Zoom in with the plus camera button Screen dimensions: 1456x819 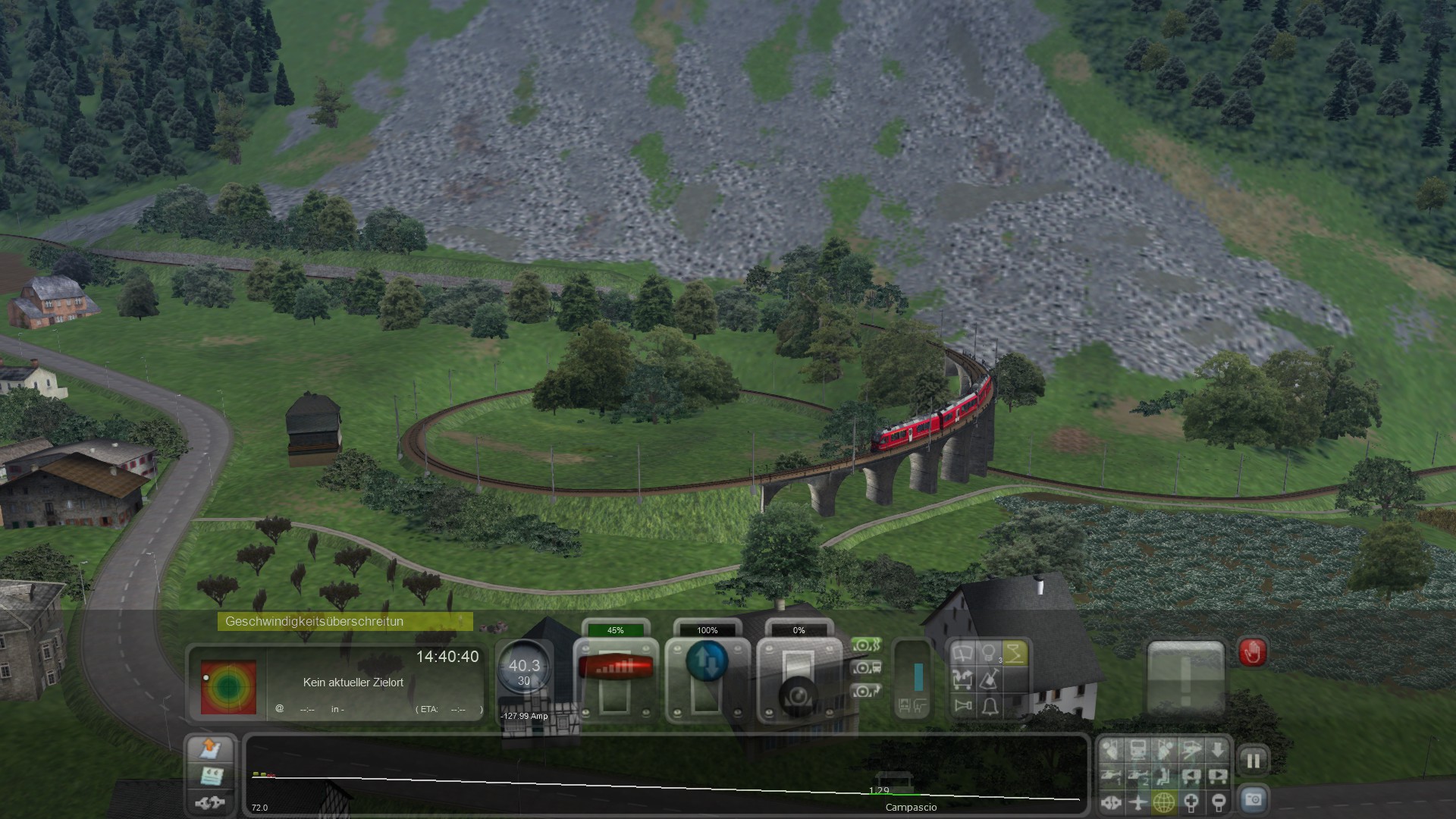pyautogui.click(x=1191, y=802)
